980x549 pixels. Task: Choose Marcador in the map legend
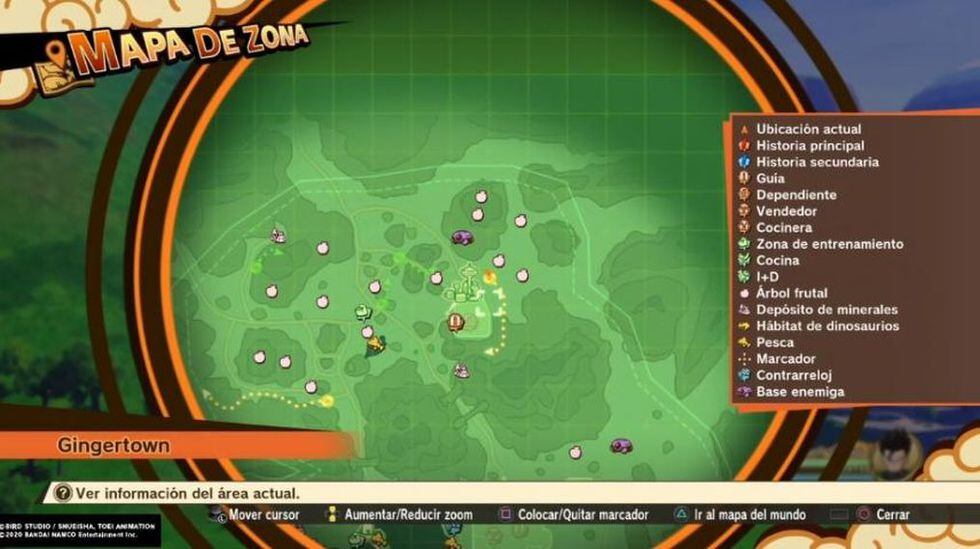click(x=785, y=359)
